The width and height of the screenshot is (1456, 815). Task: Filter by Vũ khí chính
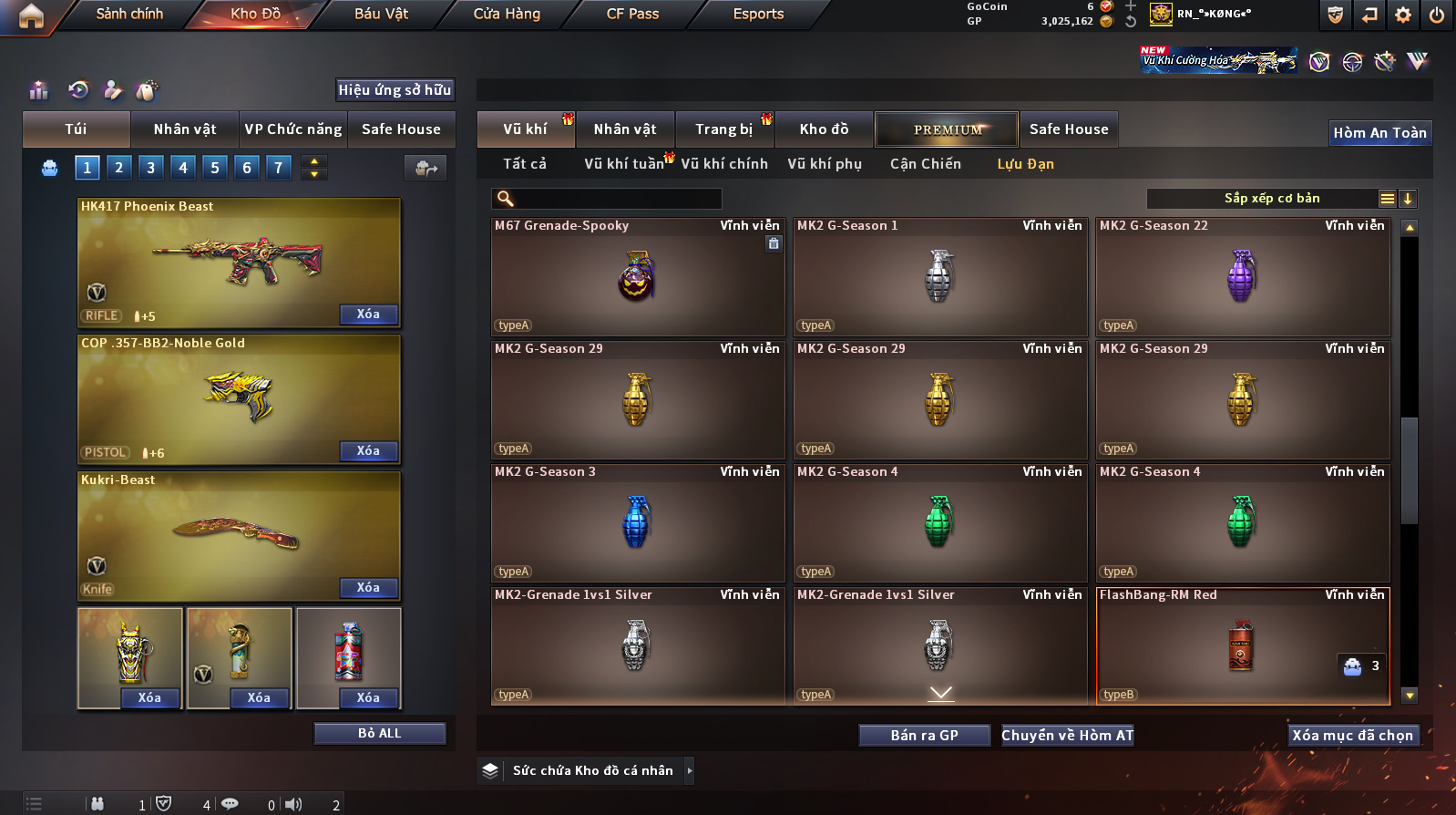coord(724,164)
